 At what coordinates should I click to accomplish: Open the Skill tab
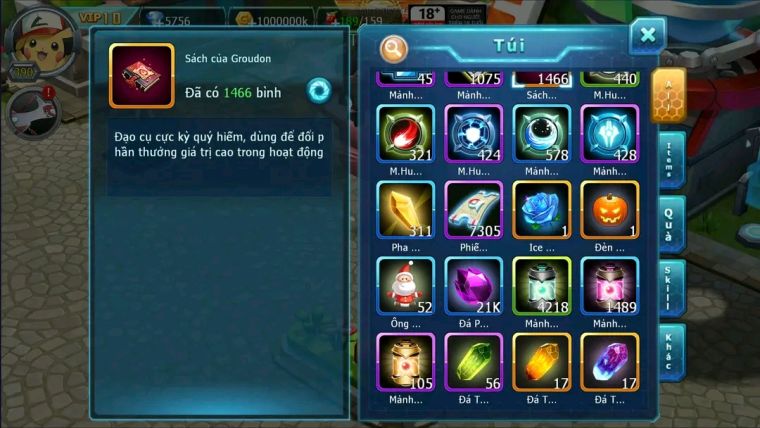click(x=670, y=286)
